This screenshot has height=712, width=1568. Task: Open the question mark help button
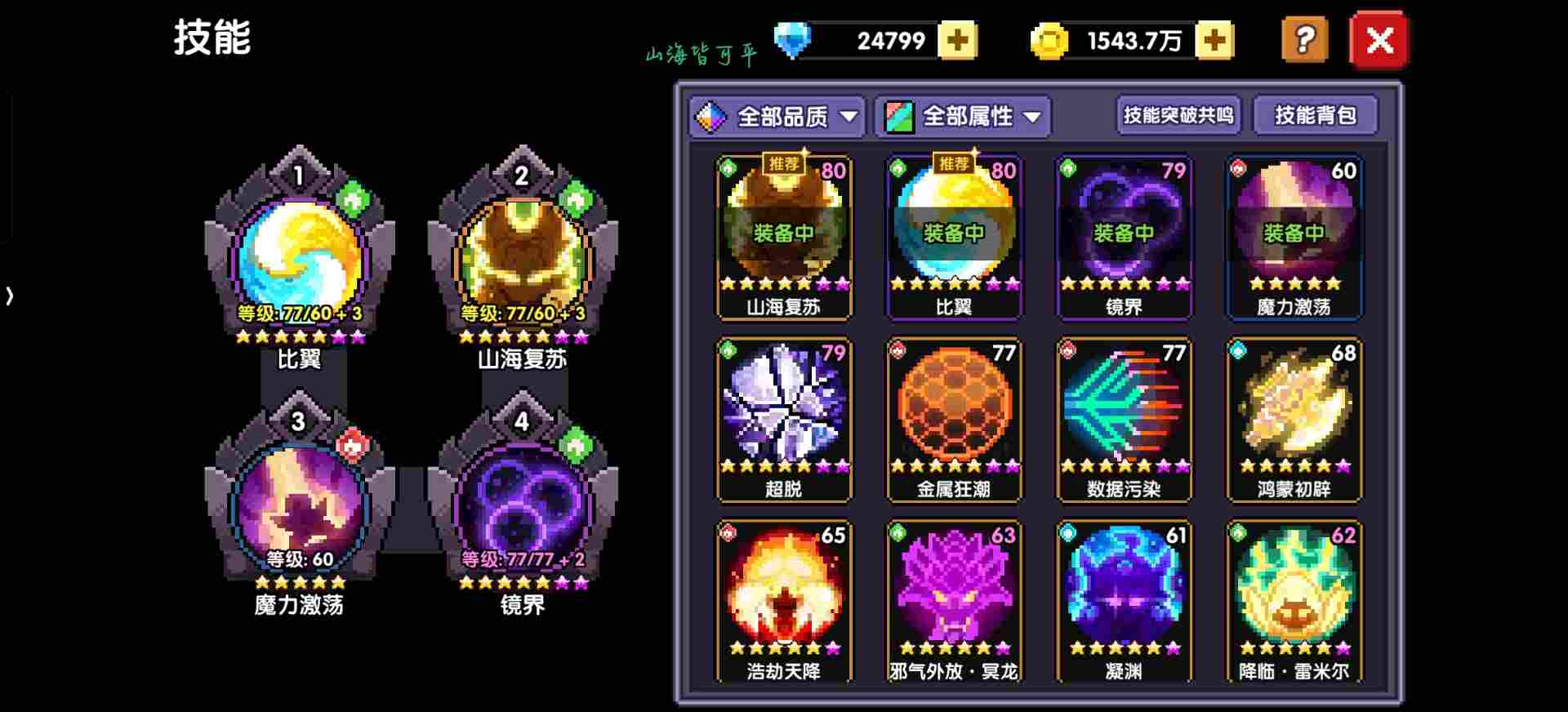[1304, 39]
